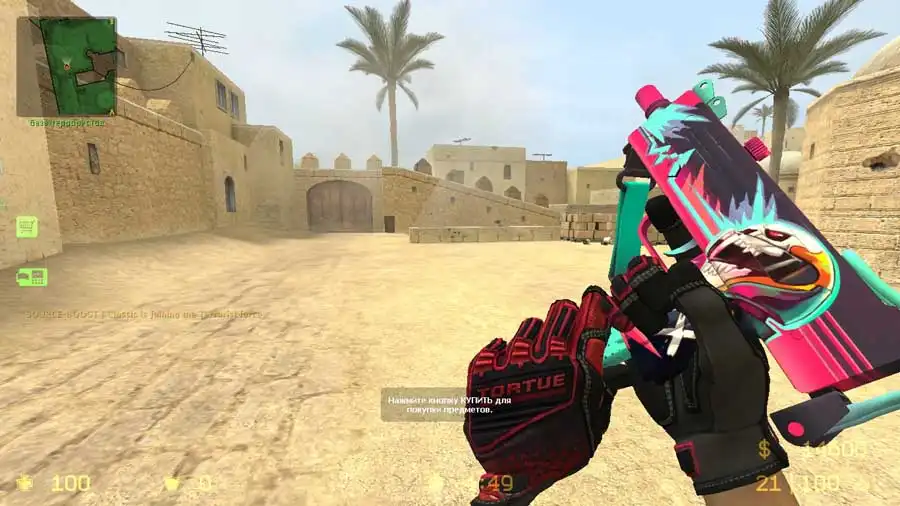Select the green bomb carrier icon

coord(31,277)
